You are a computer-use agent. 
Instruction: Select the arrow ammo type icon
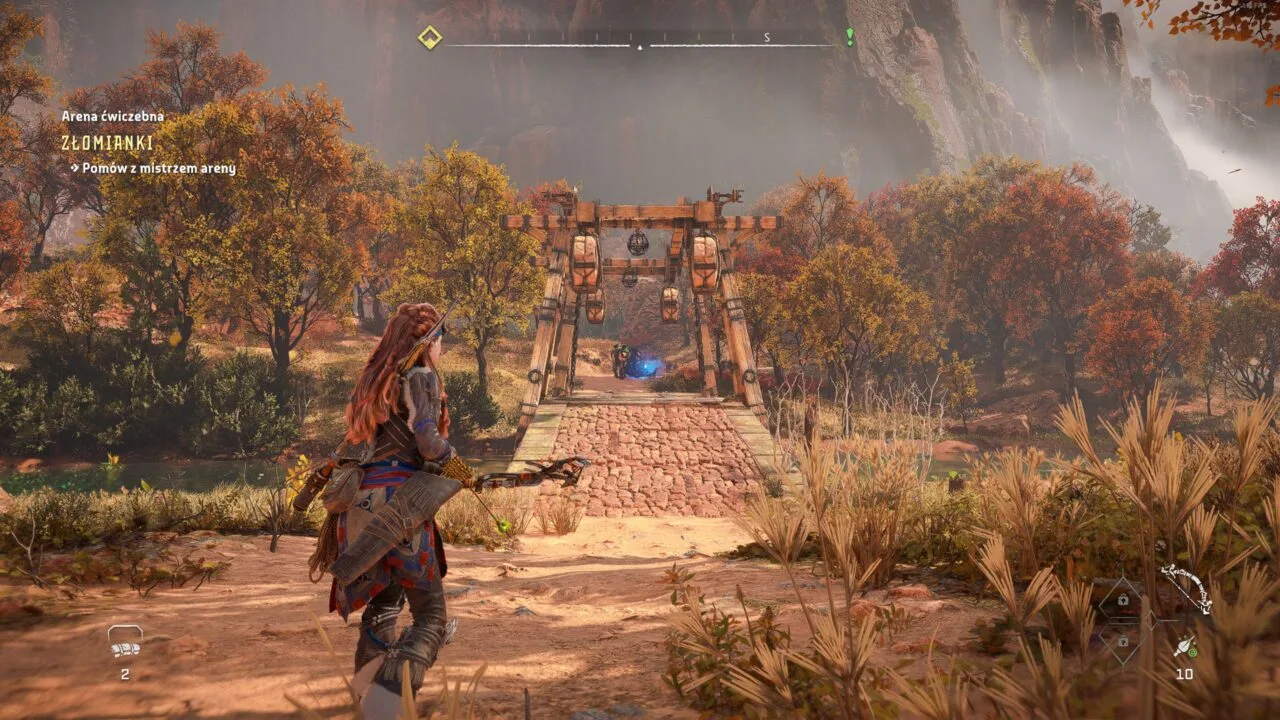[1185, 647]
